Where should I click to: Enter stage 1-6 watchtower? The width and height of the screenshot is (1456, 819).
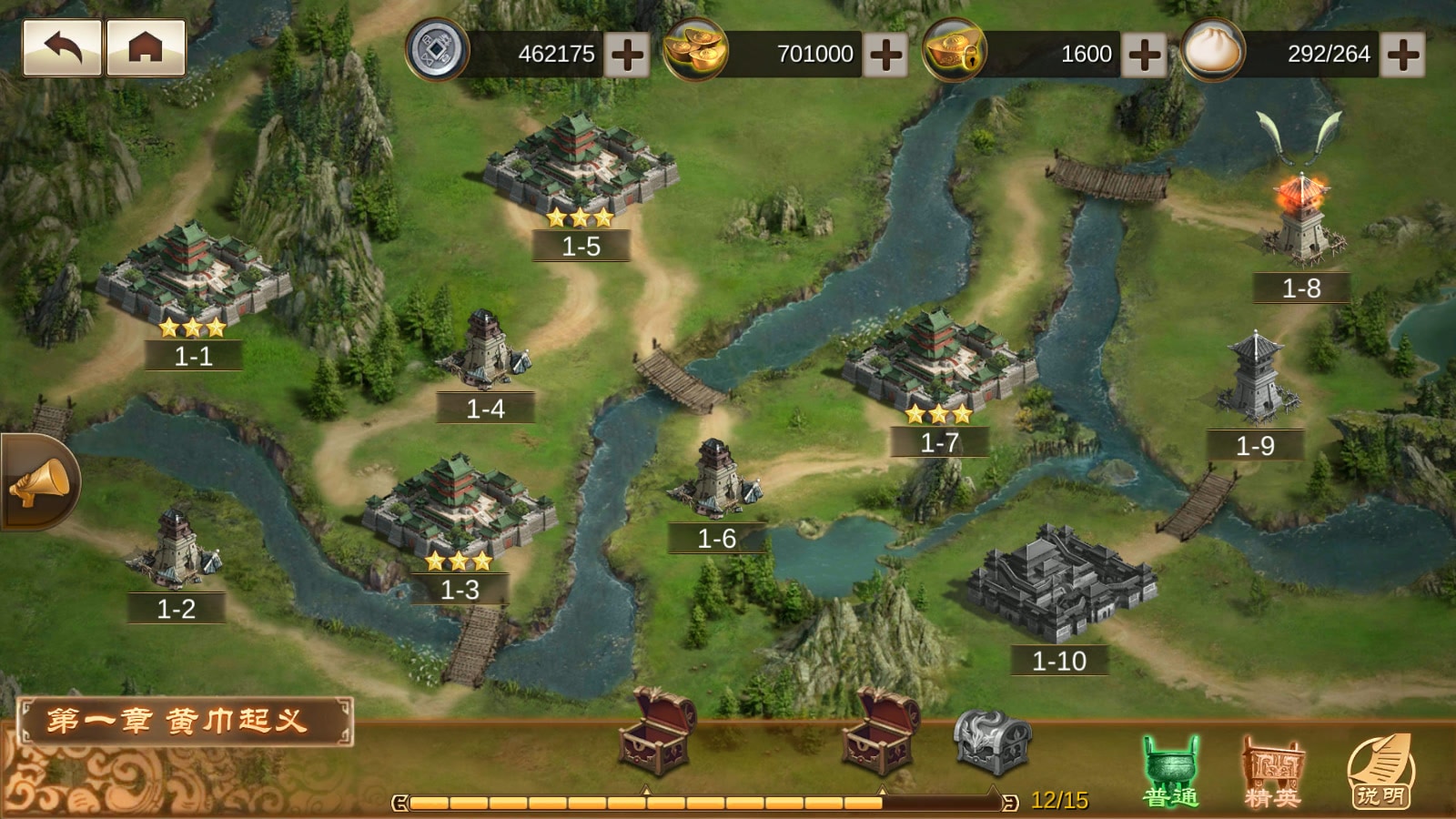(716, 478)
